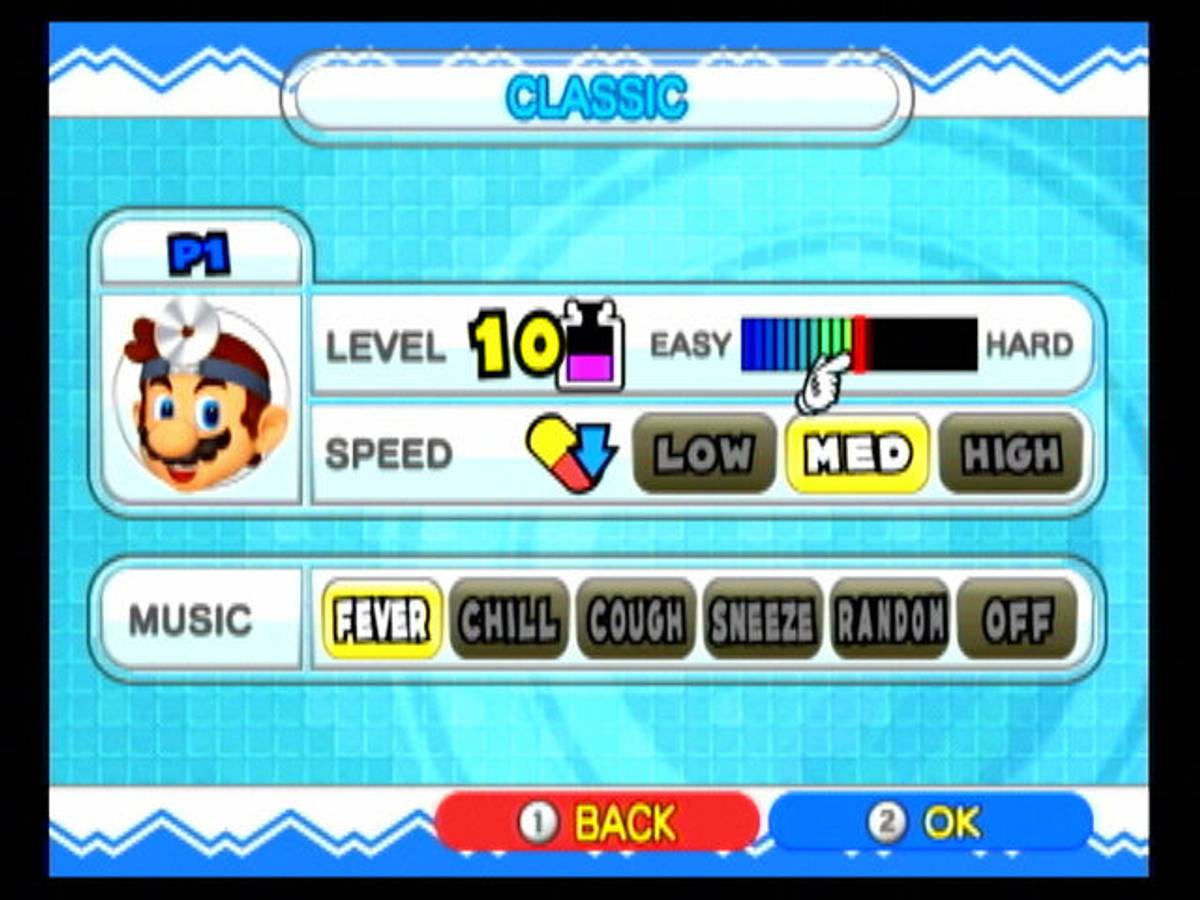
Task: Set speed to LOW
Action: coord(704,454)
